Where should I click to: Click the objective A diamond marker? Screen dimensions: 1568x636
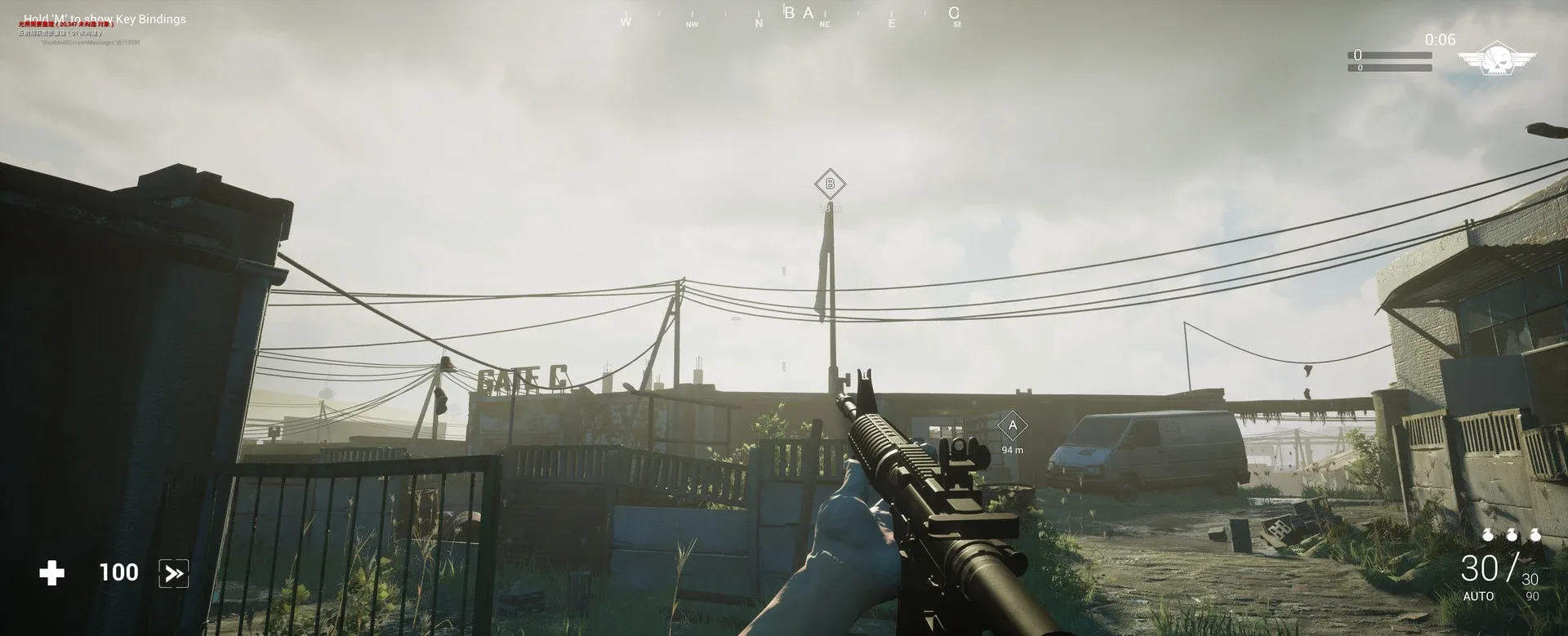coord(1011,425)
